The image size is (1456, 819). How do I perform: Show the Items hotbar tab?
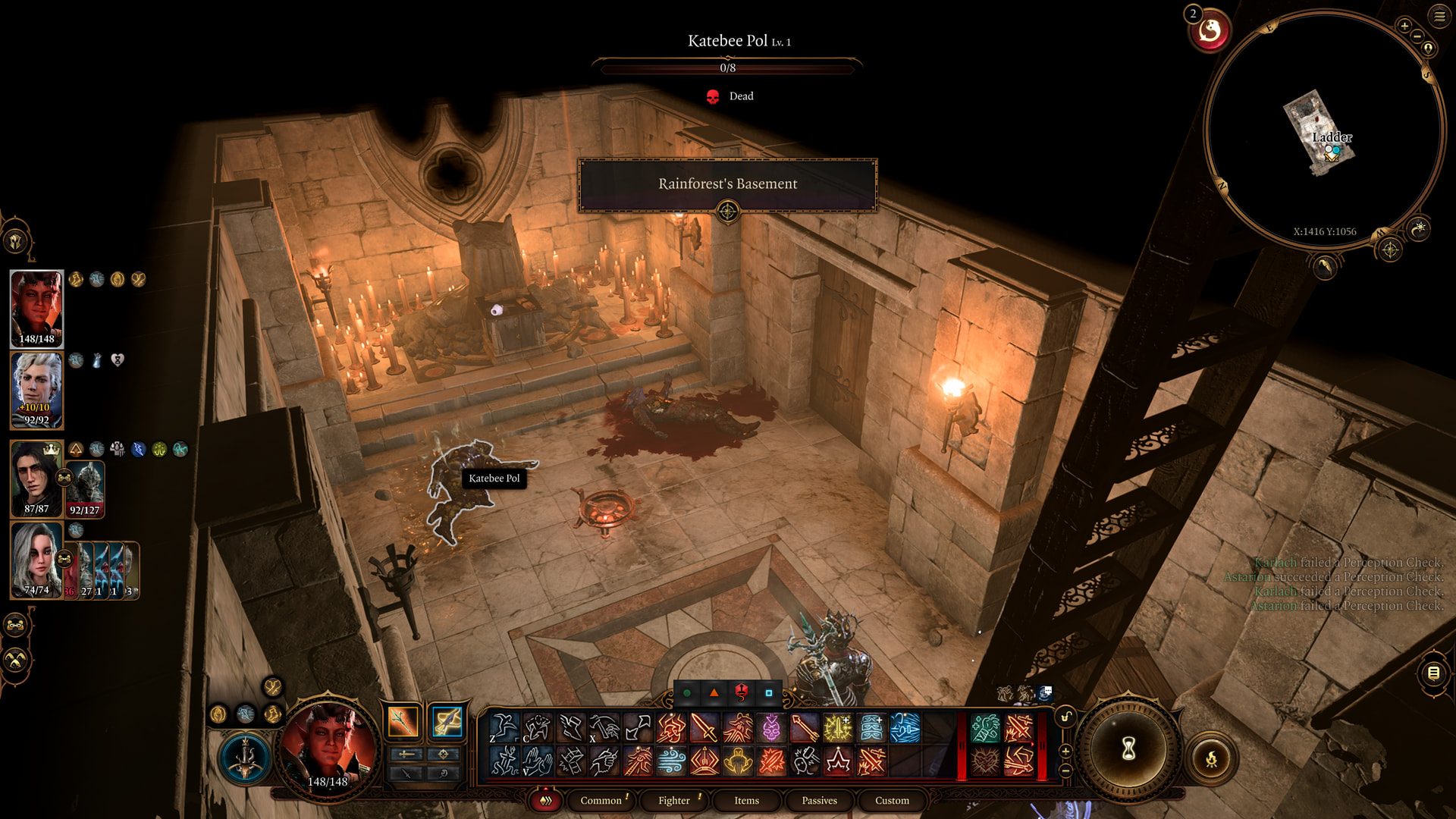pos(746,800)
